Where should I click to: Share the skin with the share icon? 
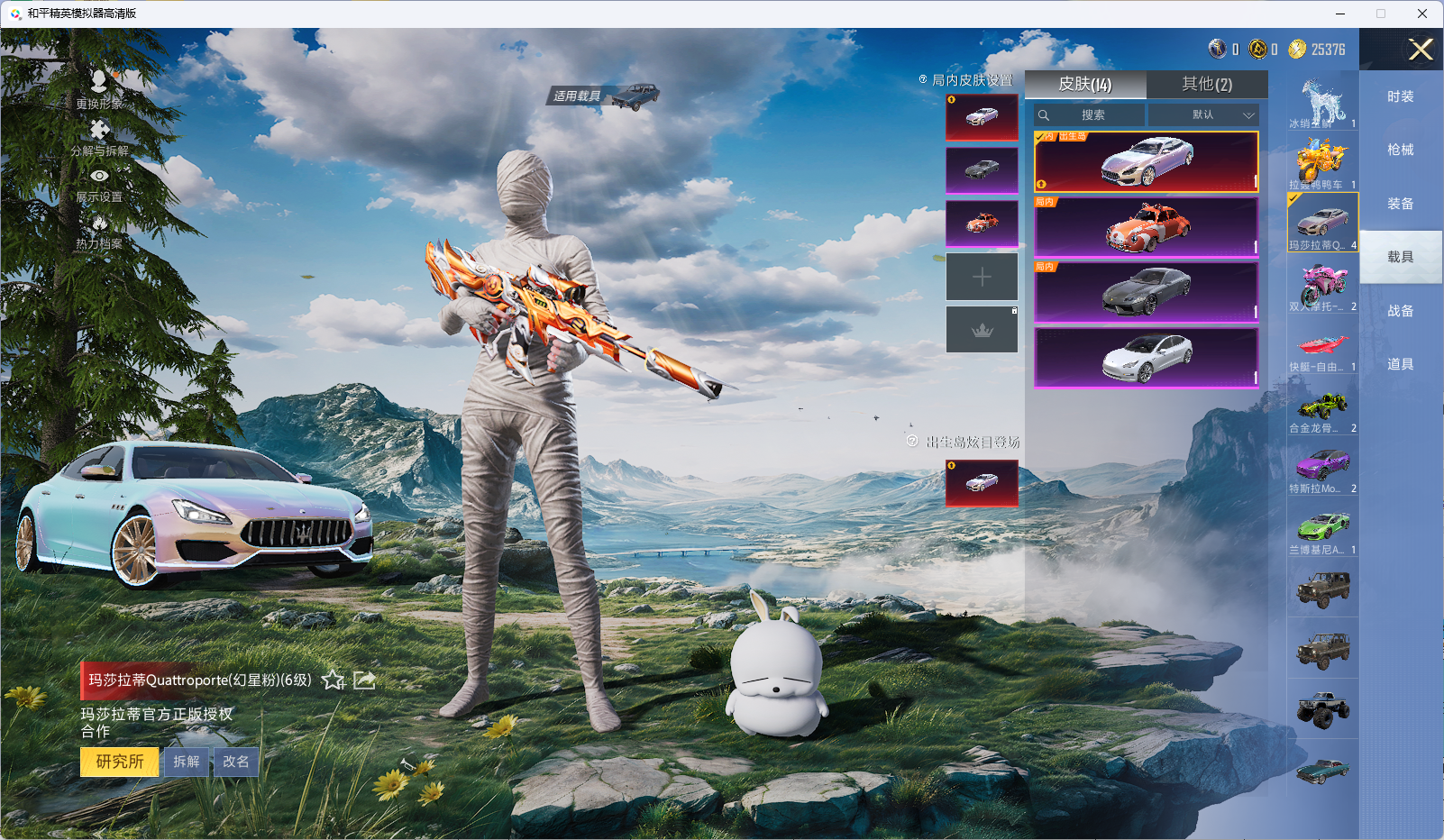point(364,680)
